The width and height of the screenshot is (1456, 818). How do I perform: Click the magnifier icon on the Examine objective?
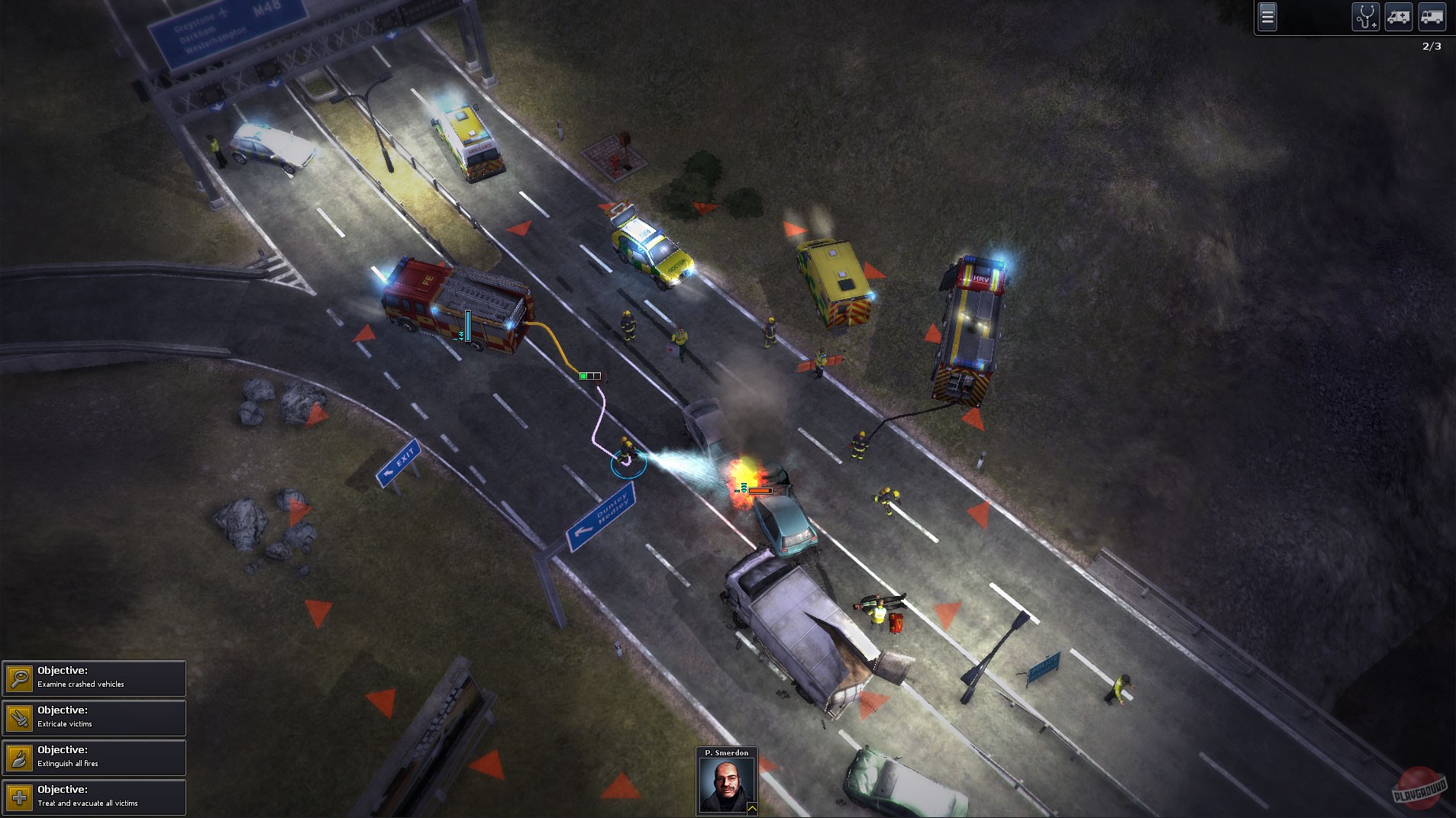(x=19, y=679)
